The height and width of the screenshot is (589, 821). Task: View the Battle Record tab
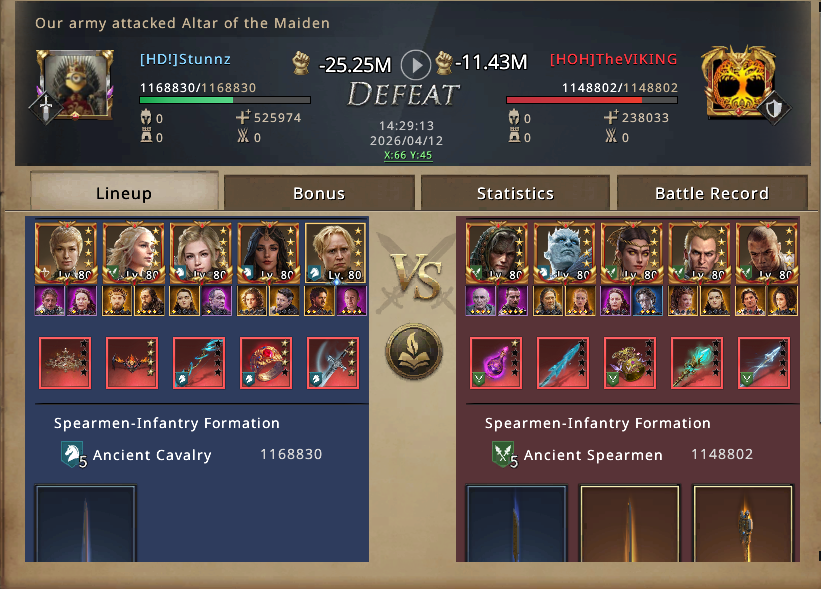[x=711, y=193]
